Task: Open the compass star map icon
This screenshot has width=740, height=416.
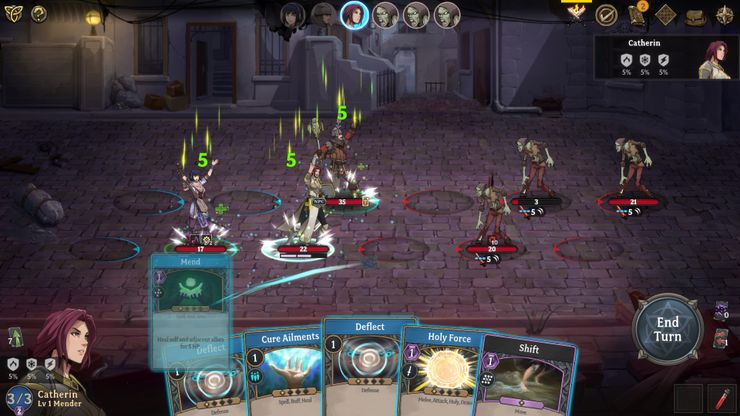Action: [x=723, y=16]
